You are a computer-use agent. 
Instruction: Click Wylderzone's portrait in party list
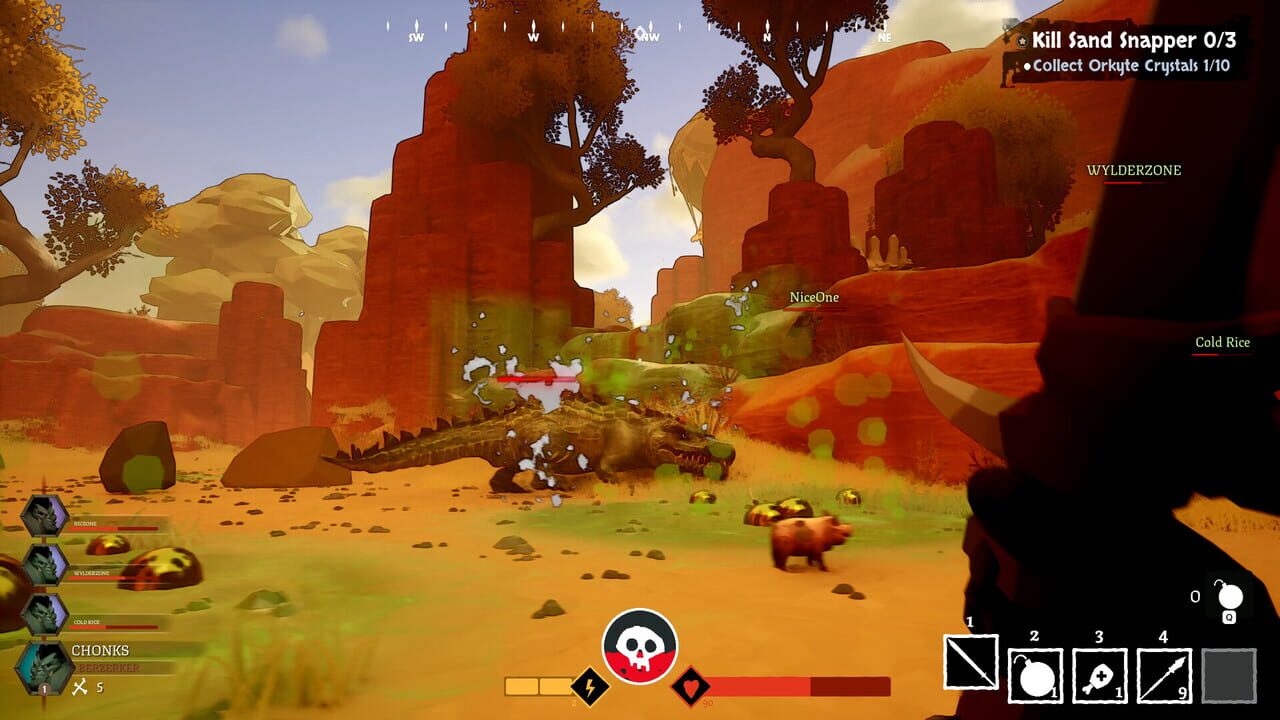coord(44,565)
